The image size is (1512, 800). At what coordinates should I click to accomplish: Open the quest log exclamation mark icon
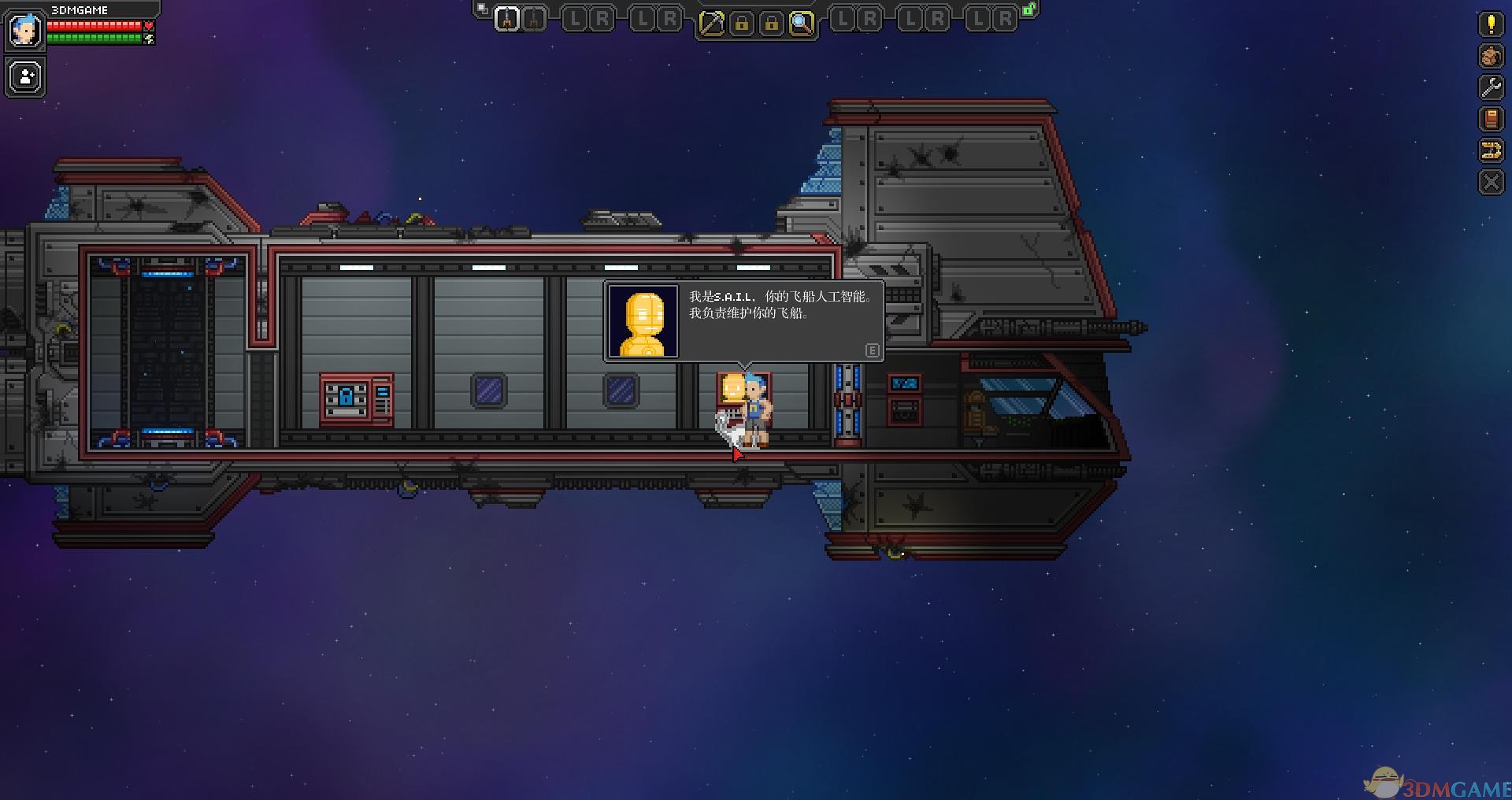1491,24
